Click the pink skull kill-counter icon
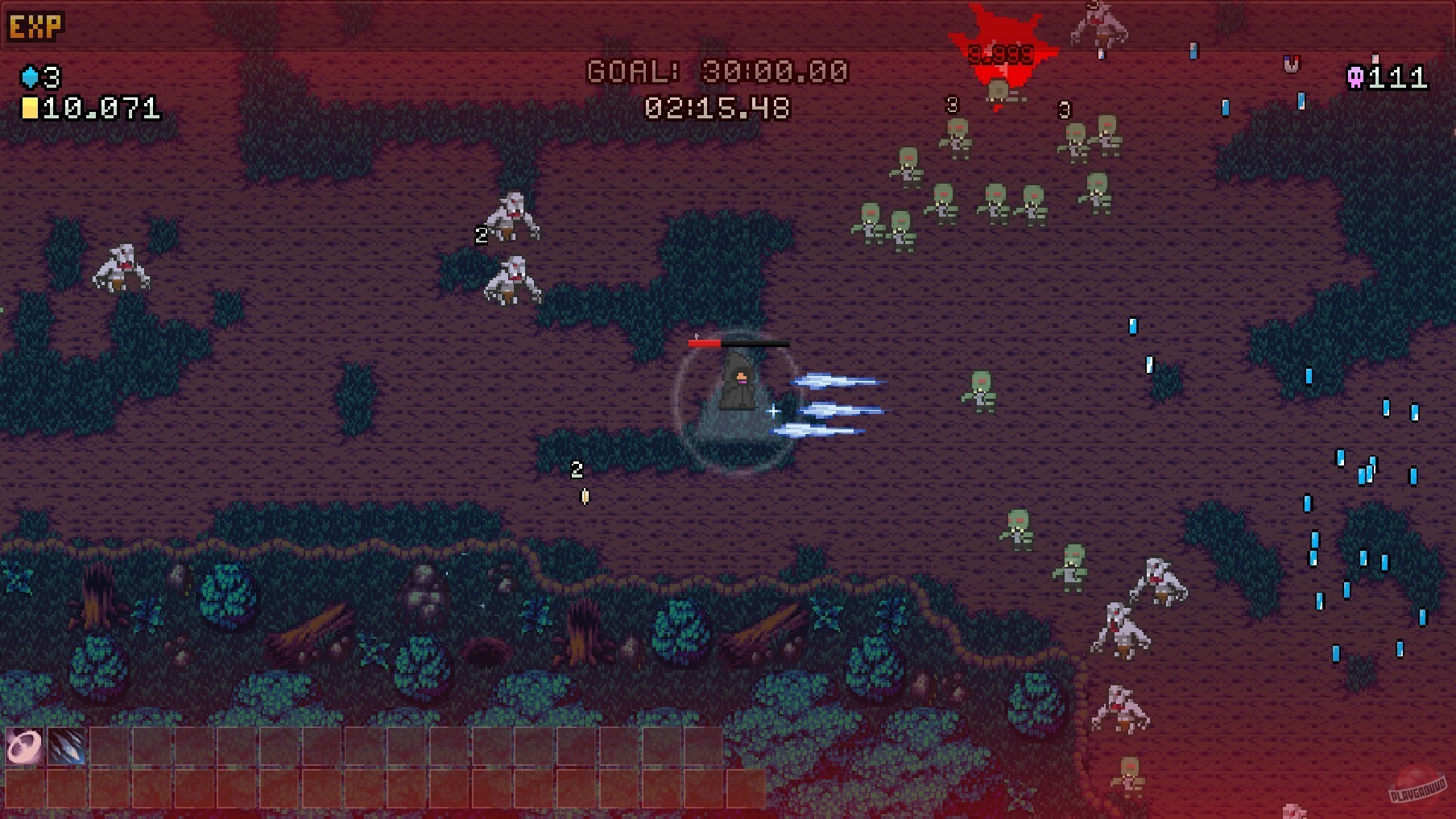Viewport: 1456px width, 819px height. 1355,78
